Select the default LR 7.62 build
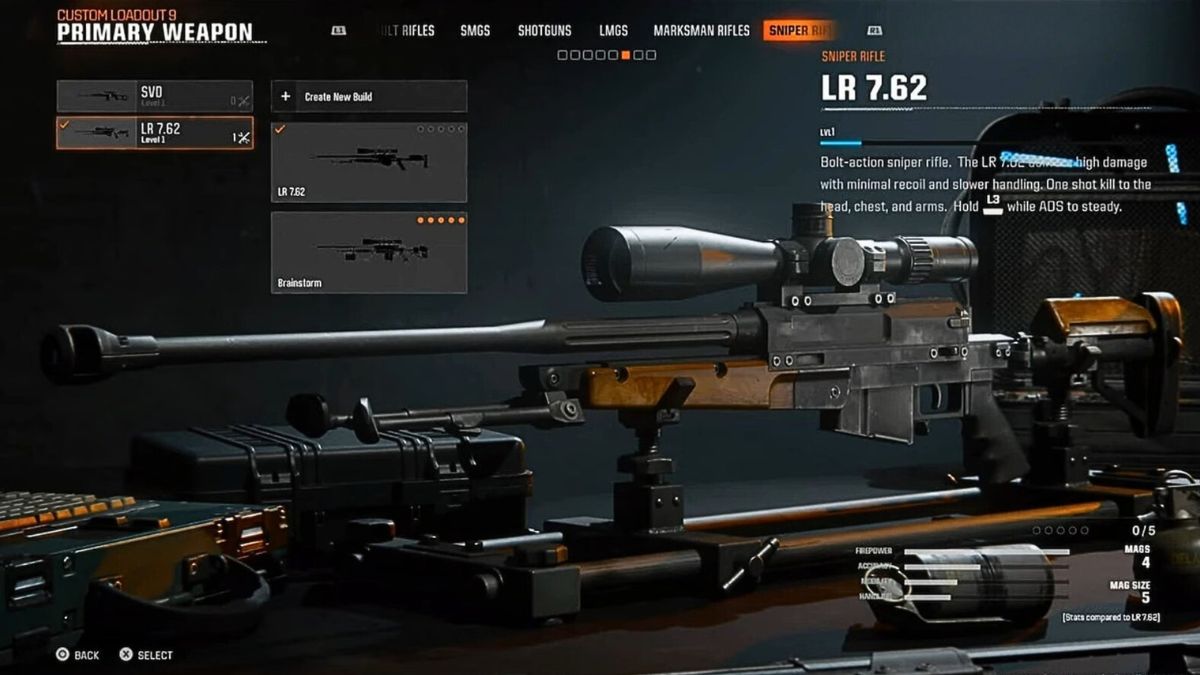This screenshot has height=675, width=1200. coord(368,162)
